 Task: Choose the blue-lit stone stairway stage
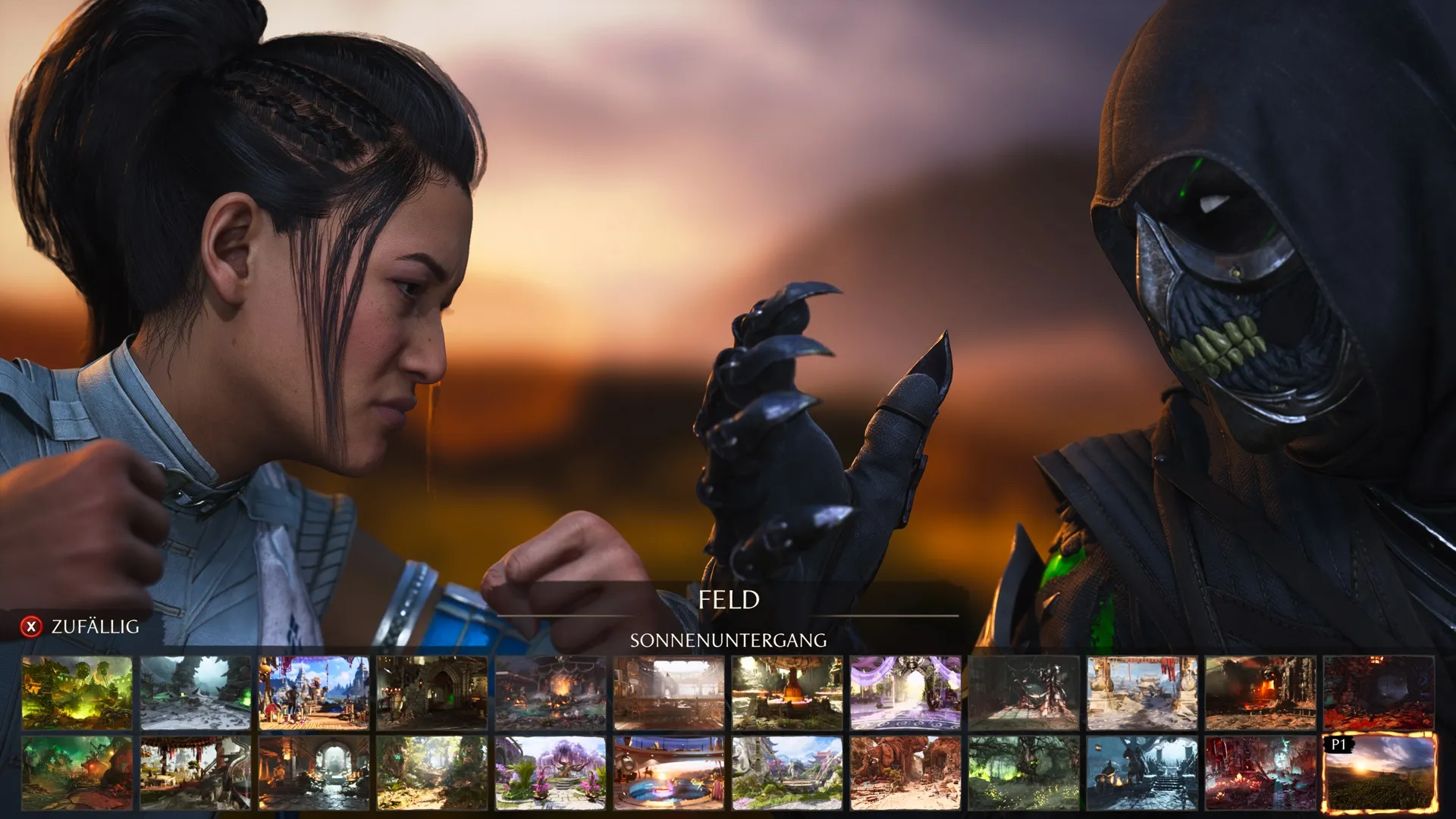click(x=1142, y=773)
